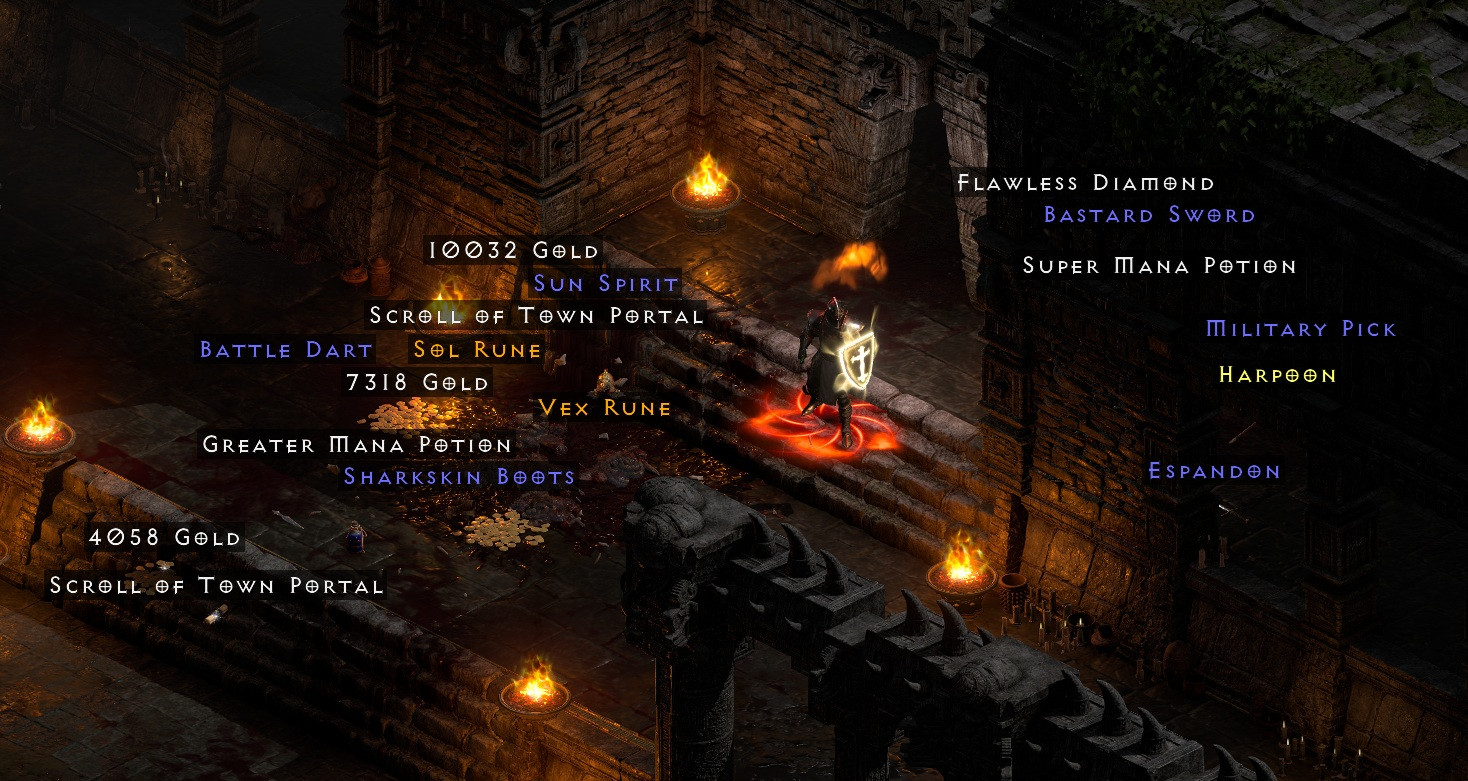
Task: Pick up the Vex Rune label
Action: click(x=604, y=408)
